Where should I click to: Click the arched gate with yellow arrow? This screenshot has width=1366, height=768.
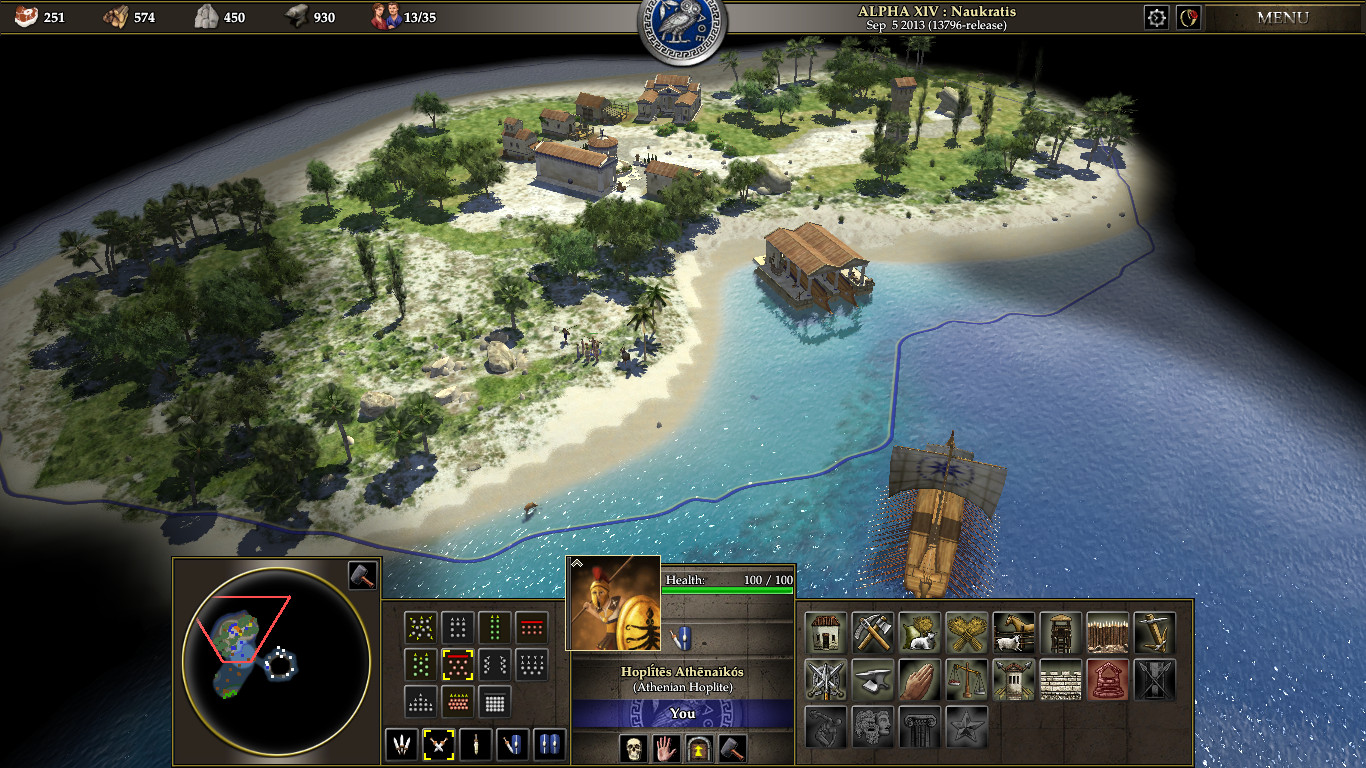coord(698,747)
